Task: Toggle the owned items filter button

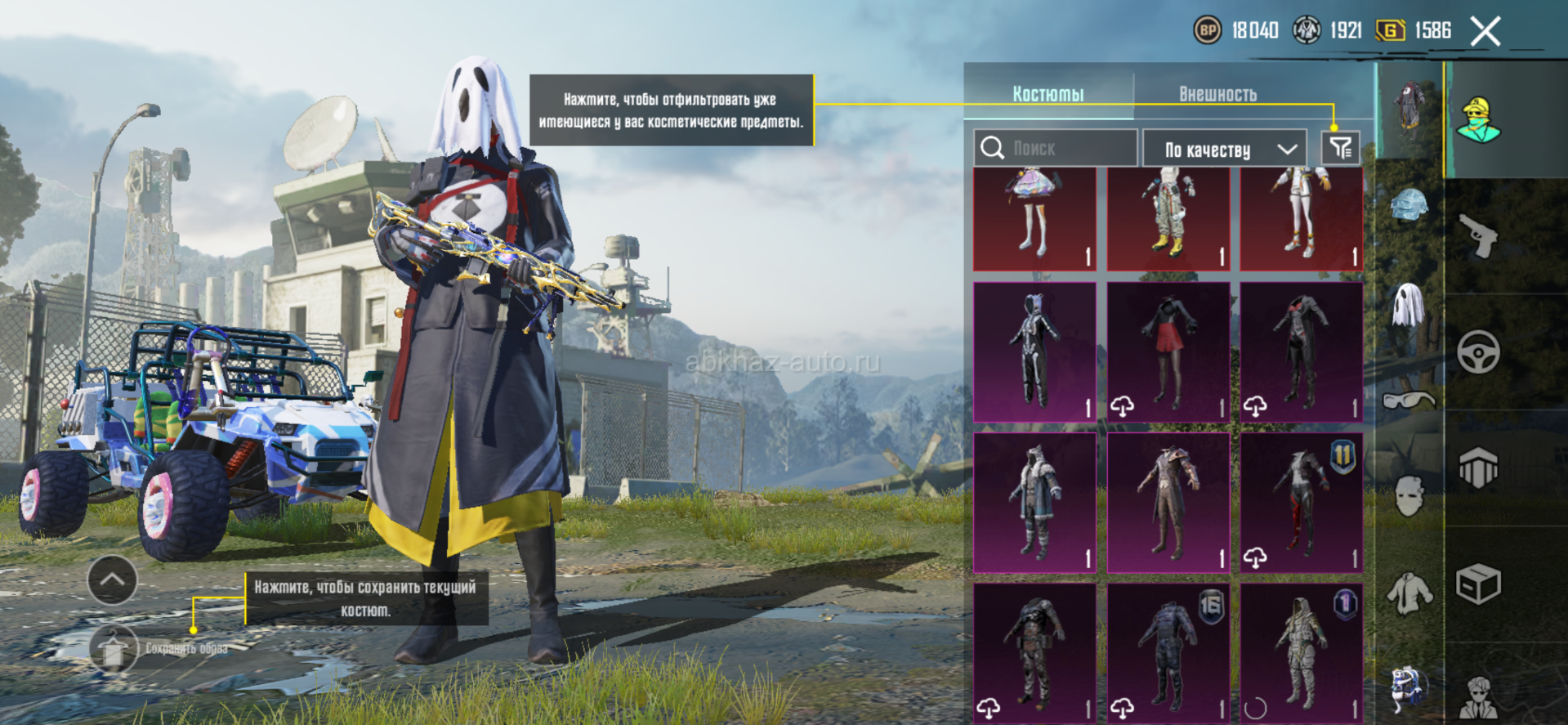Action: click(x=1340, y=148)
